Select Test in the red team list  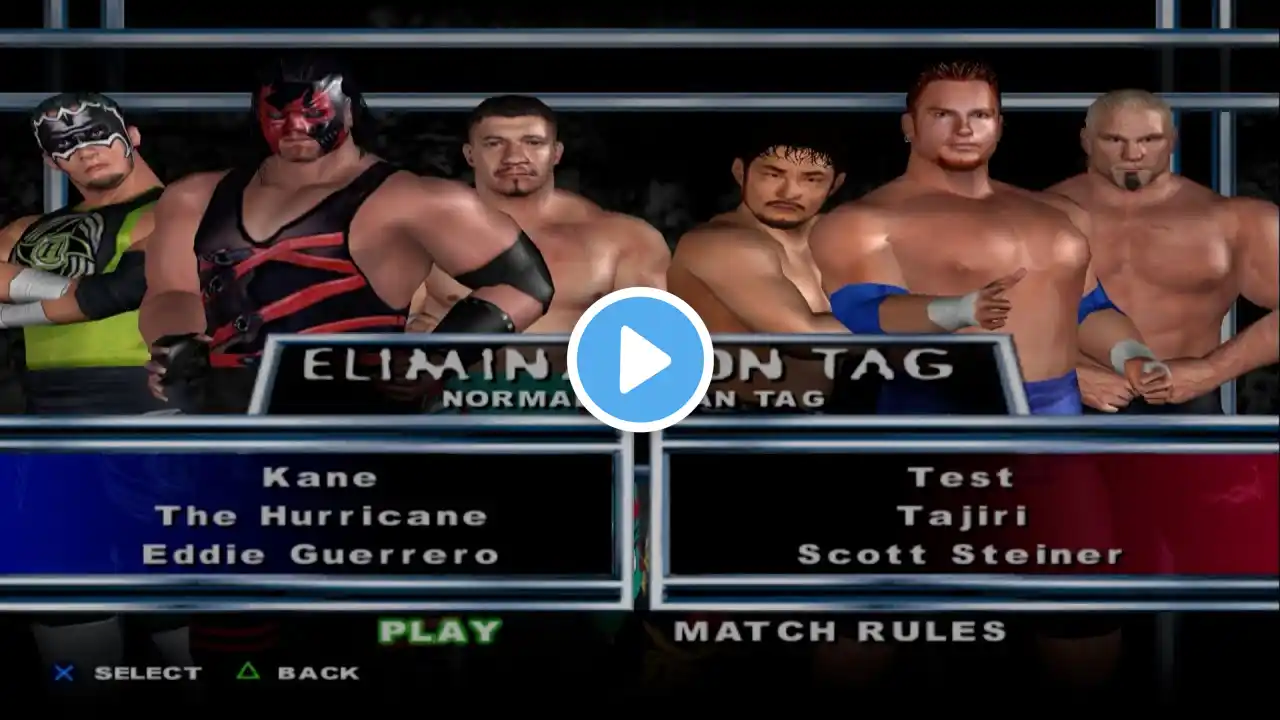(x=960, y=477)
